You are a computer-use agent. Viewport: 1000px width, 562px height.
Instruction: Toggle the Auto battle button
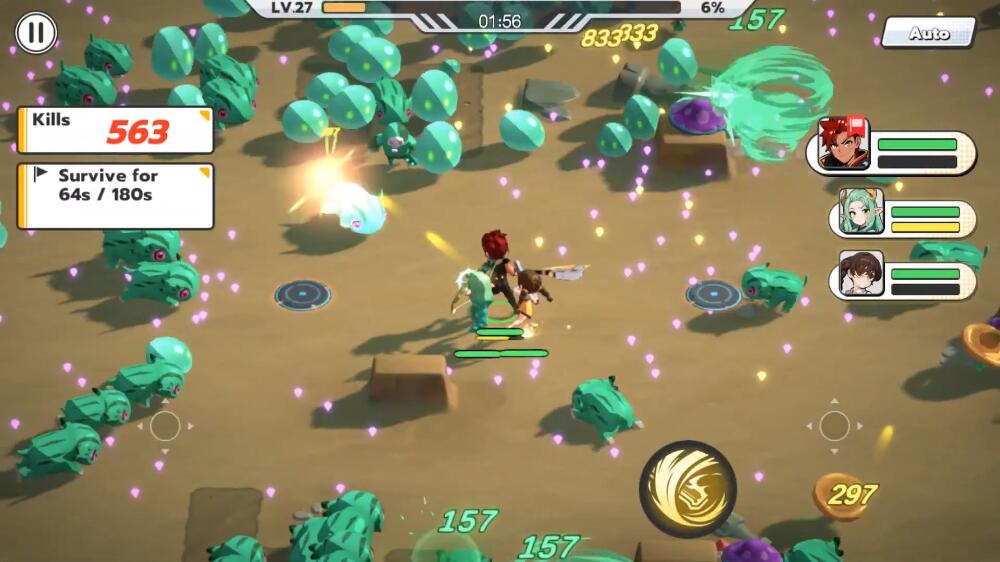click(928, 33)
